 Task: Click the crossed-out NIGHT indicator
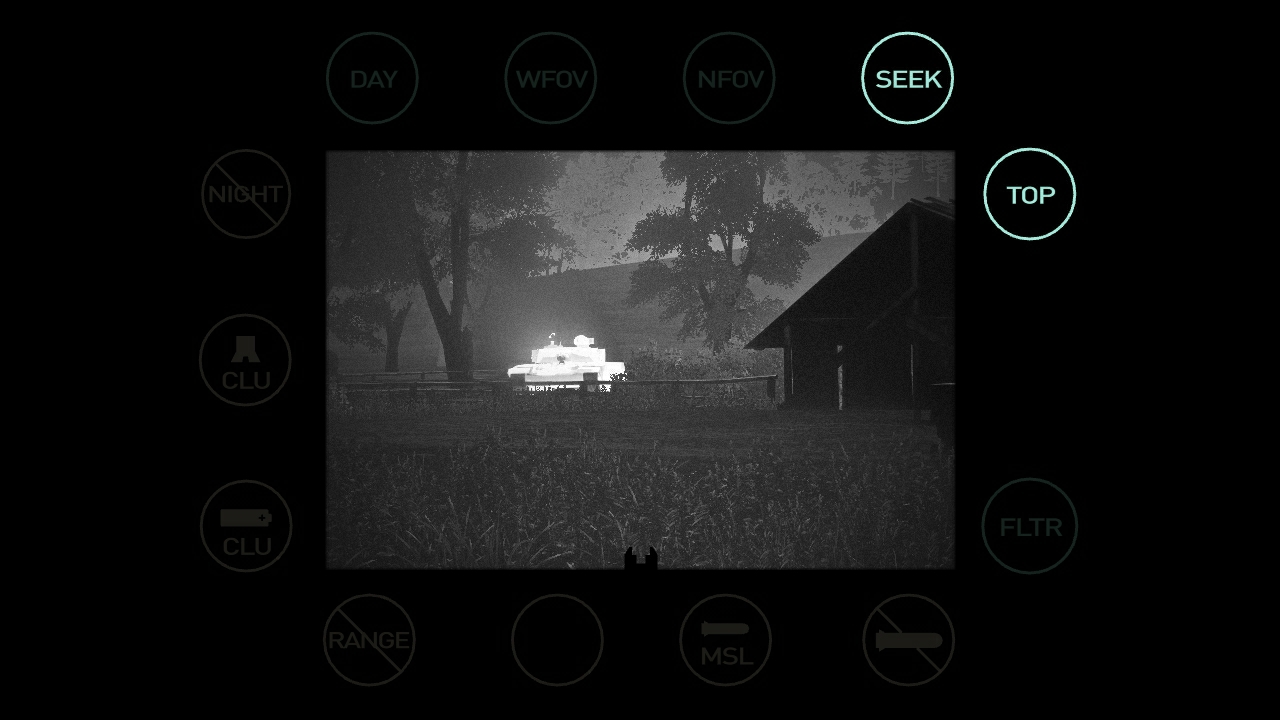[x=246, y=194]
